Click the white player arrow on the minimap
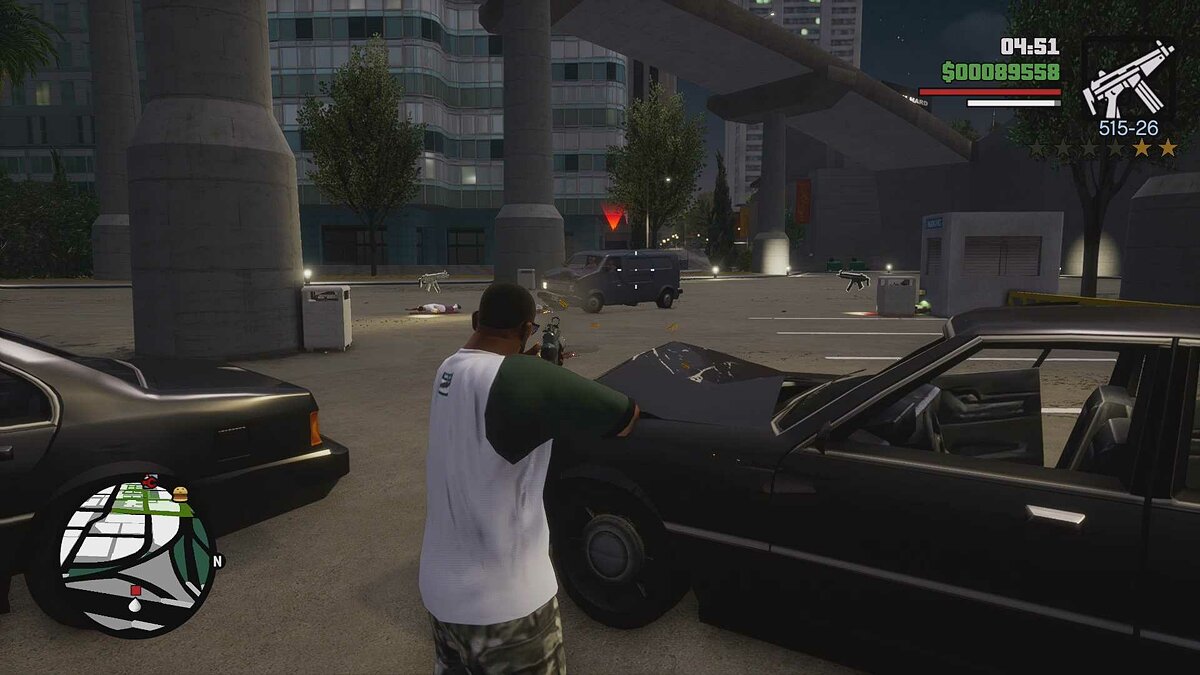 [135, 605]
